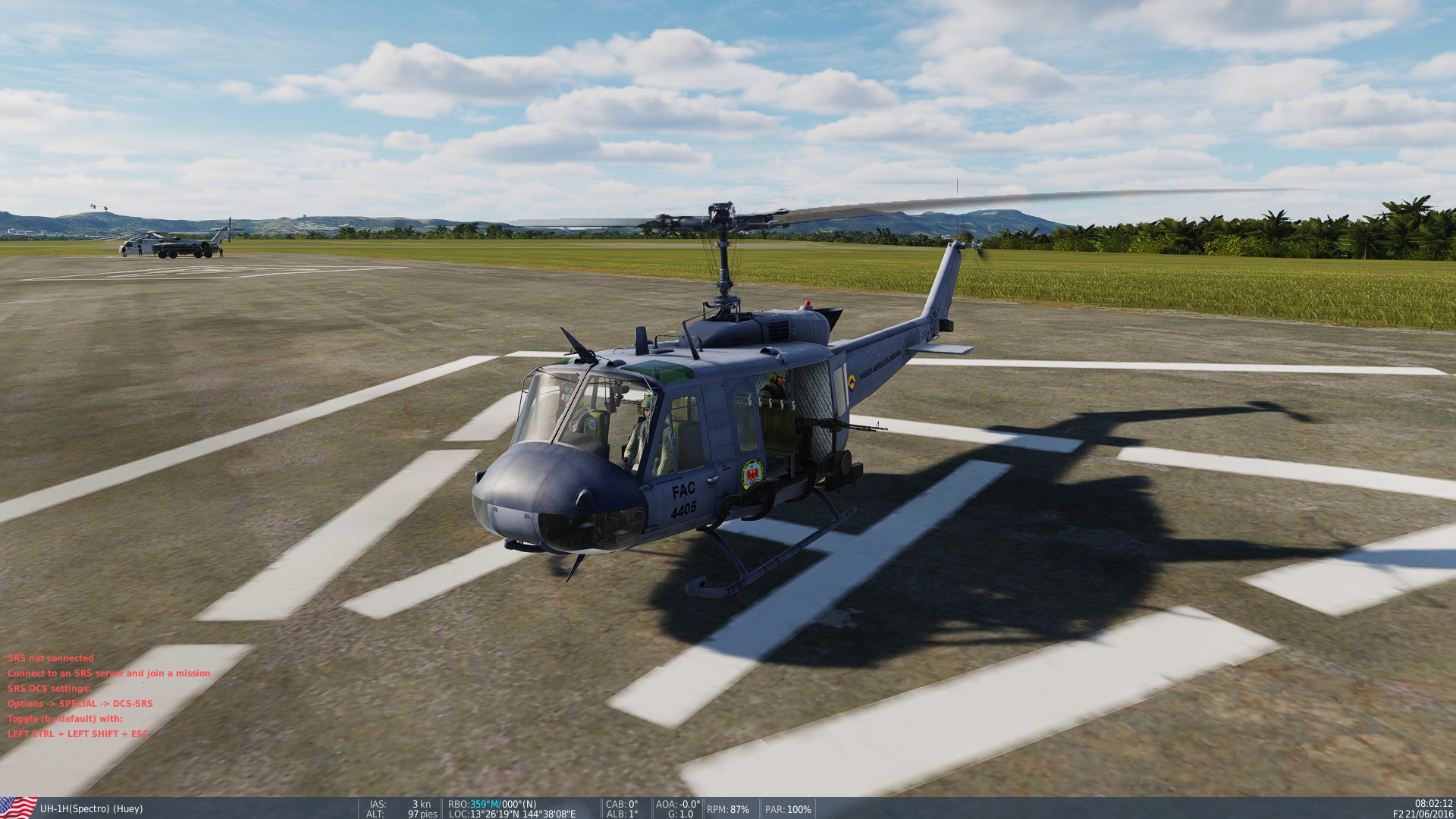Toggle the ALB 1° readout
The image size is (1456, 819).
coord(622,814)
